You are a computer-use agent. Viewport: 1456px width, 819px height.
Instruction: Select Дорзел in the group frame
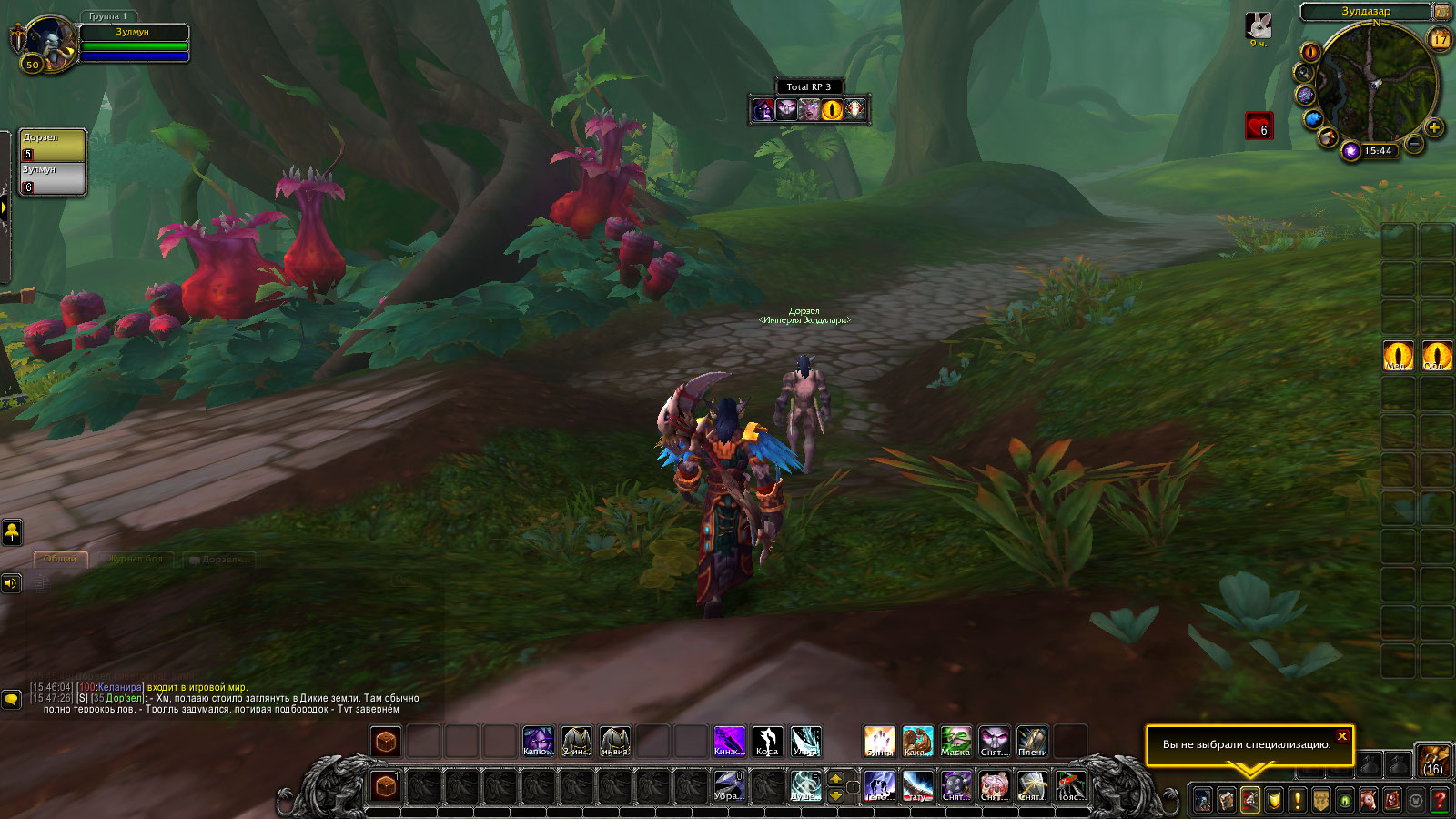[x=53, y=146]
